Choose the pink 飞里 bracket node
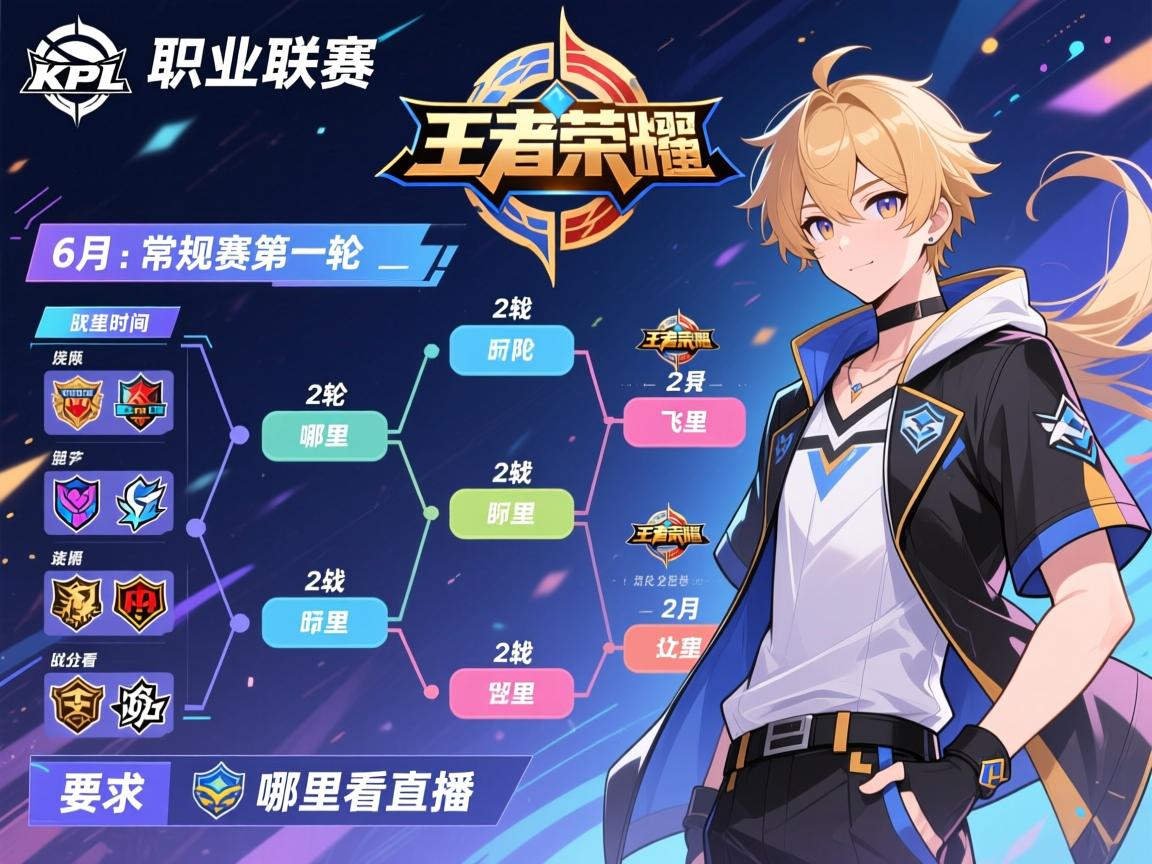 [x=684, y=421]
